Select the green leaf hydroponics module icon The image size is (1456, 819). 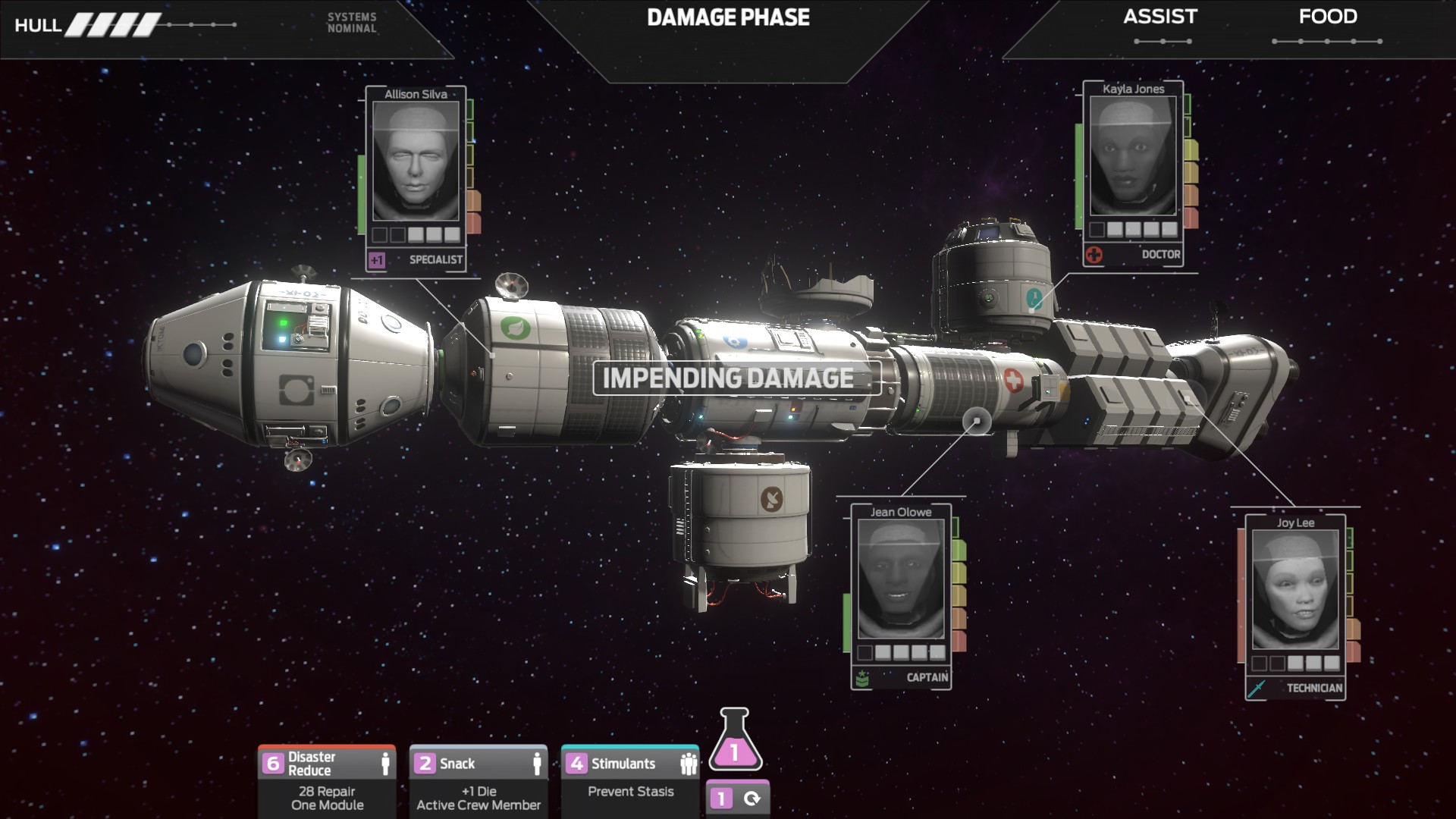[x=516, y=328]
